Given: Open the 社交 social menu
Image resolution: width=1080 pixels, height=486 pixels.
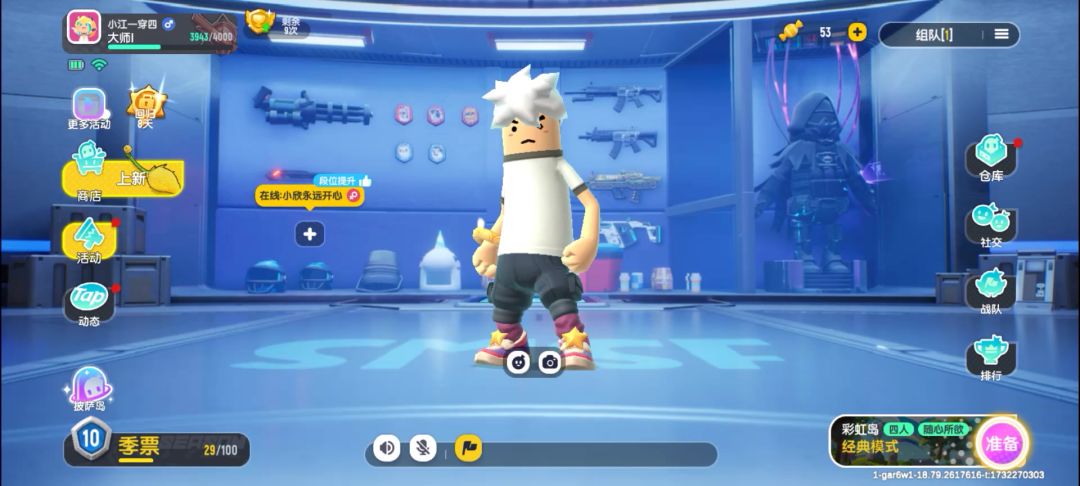Looking at the screenshot, I should (991, 223).
